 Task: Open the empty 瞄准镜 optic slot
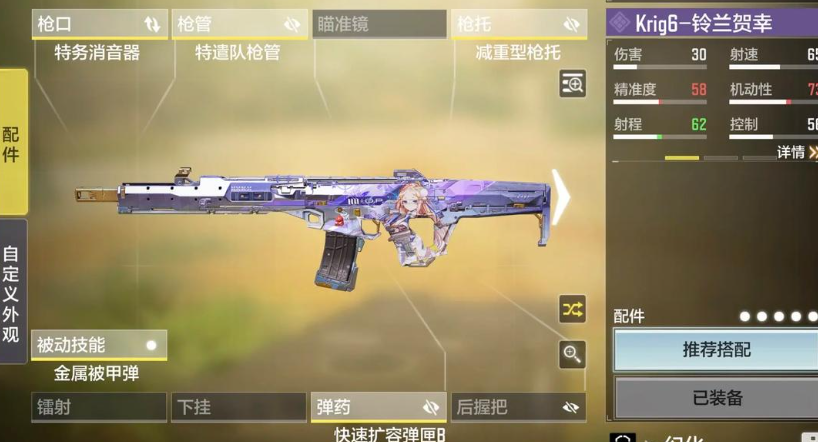point(378,24)
